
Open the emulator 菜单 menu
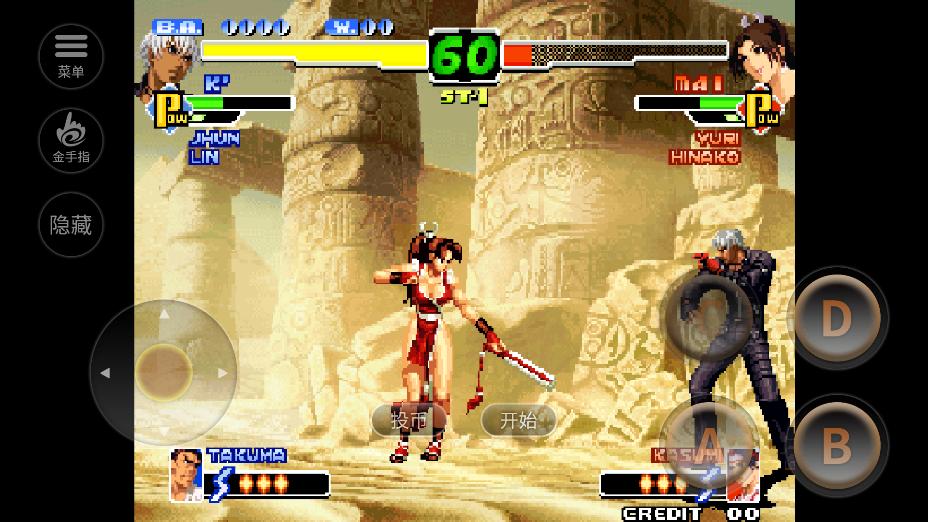click(x=71, y=56)
